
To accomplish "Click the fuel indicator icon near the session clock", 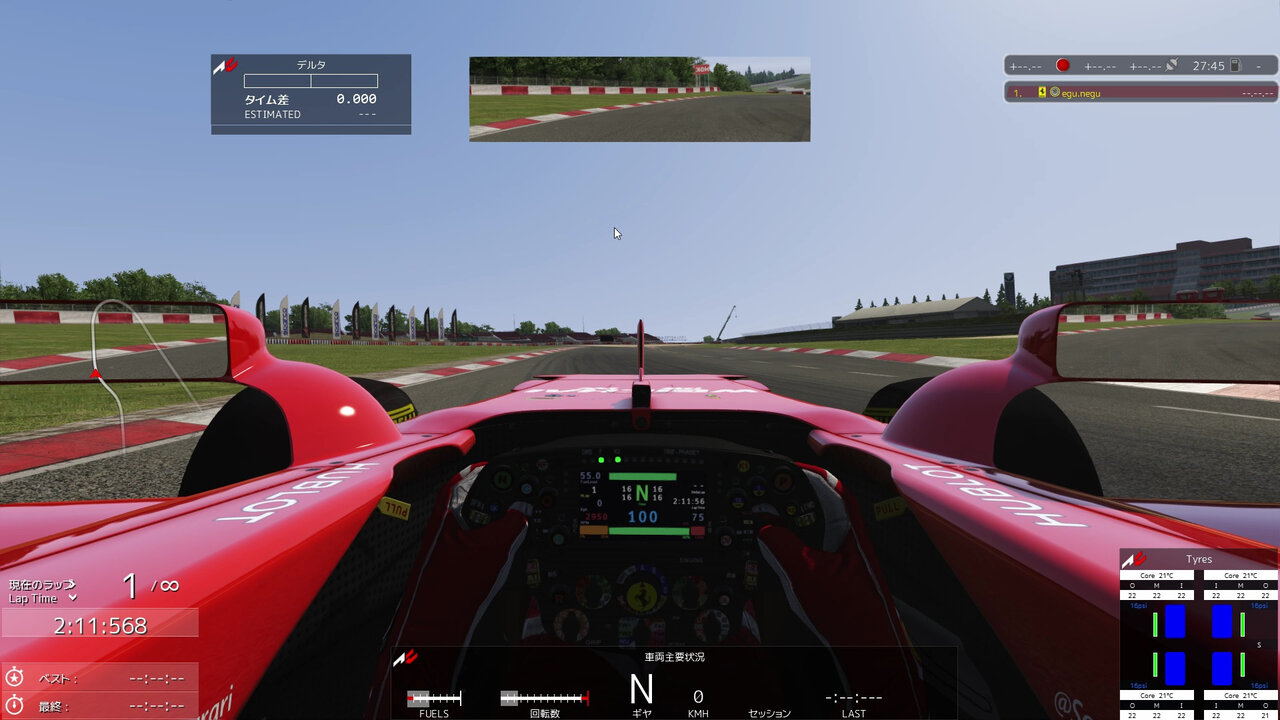I will (x=1236, y=65).
